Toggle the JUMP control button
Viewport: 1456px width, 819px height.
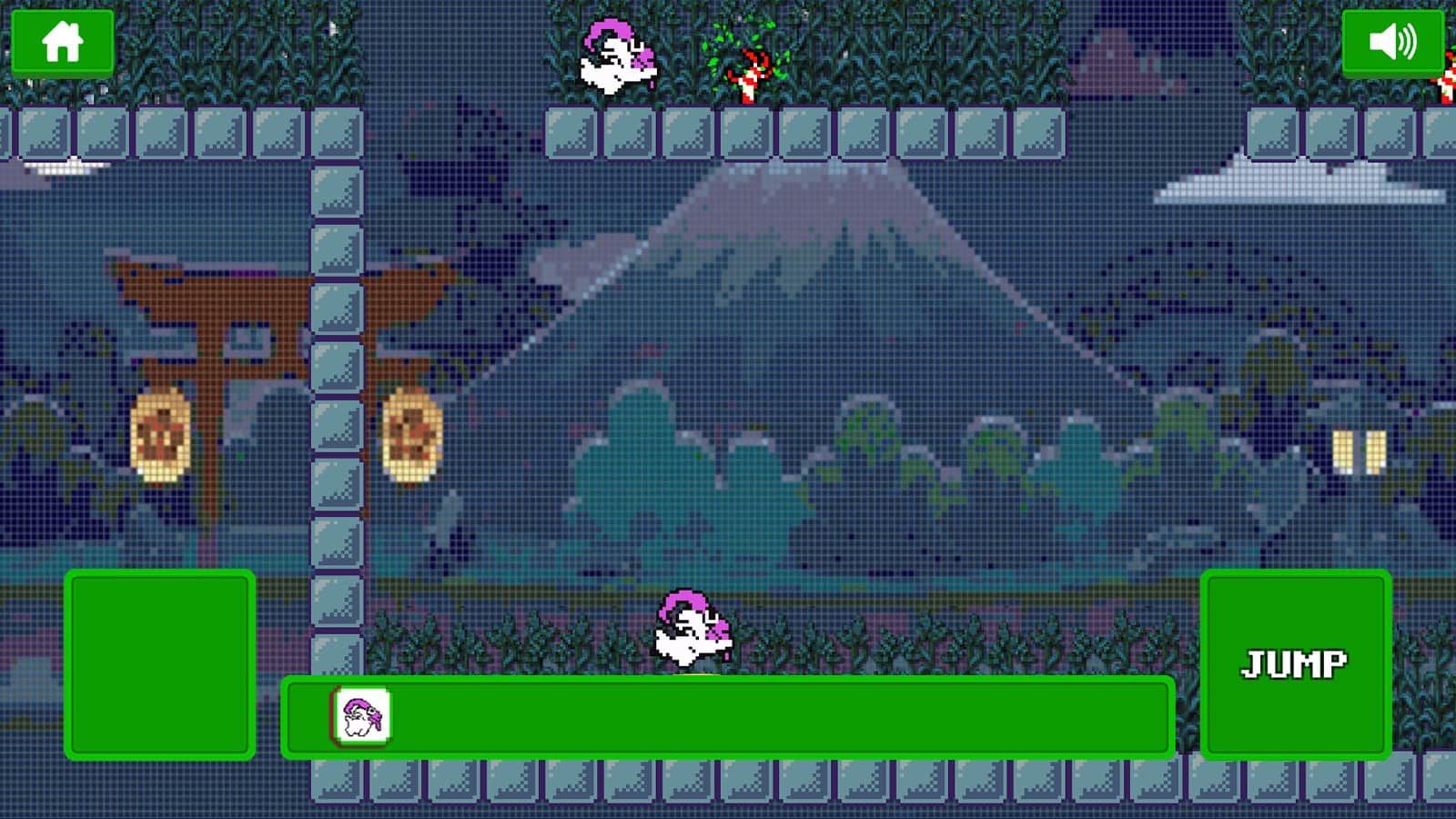[x=1296, y=664]
